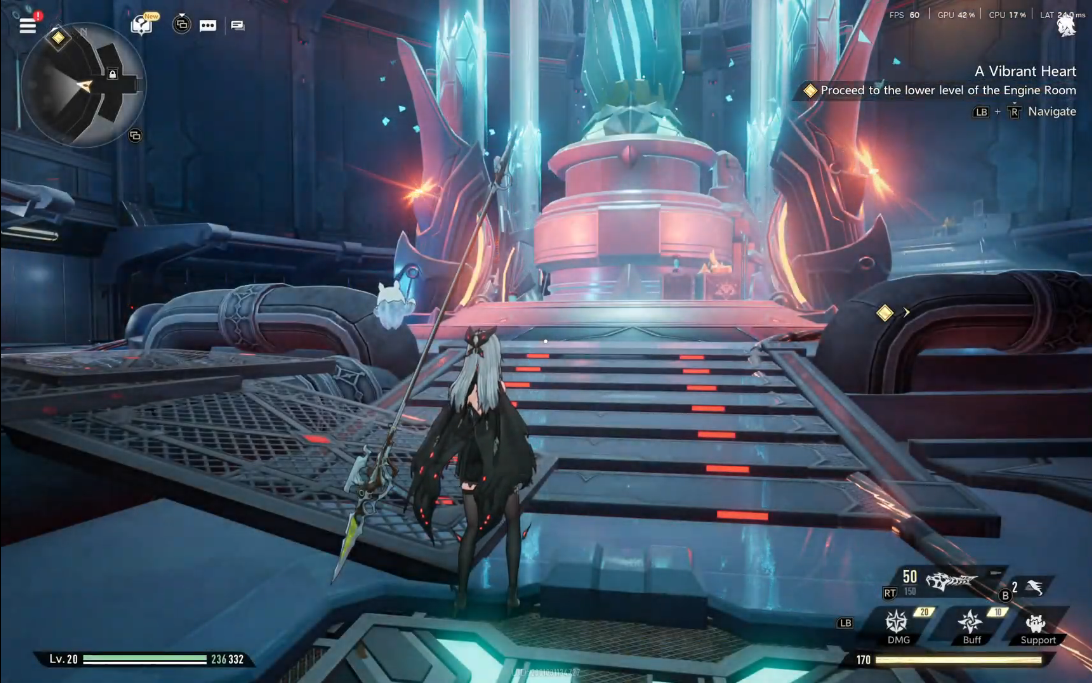Click the yellow quest marker on the minimap
This screenshot has height=683, width=1092.
[58, 38]
